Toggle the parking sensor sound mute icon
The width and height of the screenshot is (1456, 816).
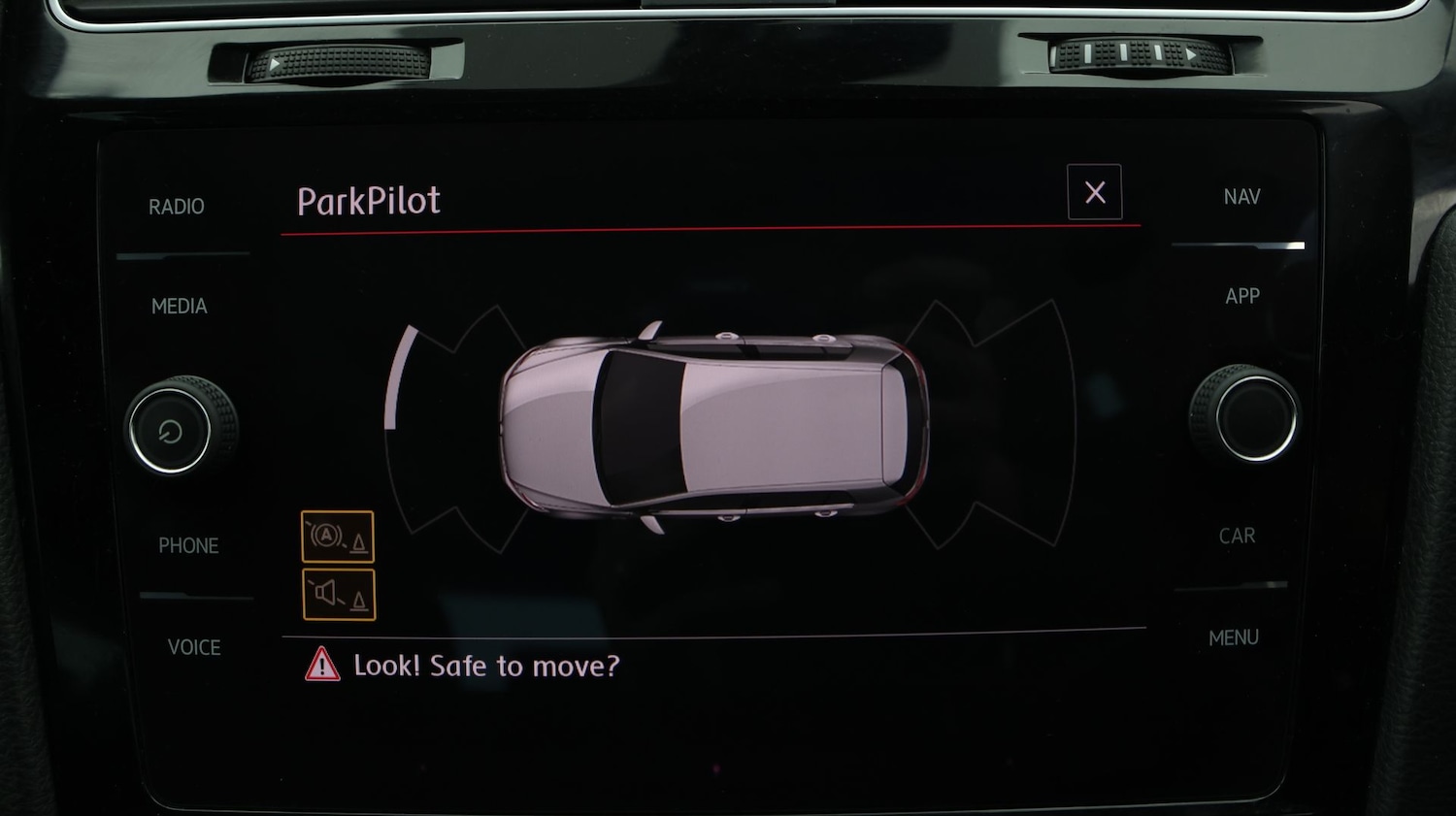tap(339, 594)
